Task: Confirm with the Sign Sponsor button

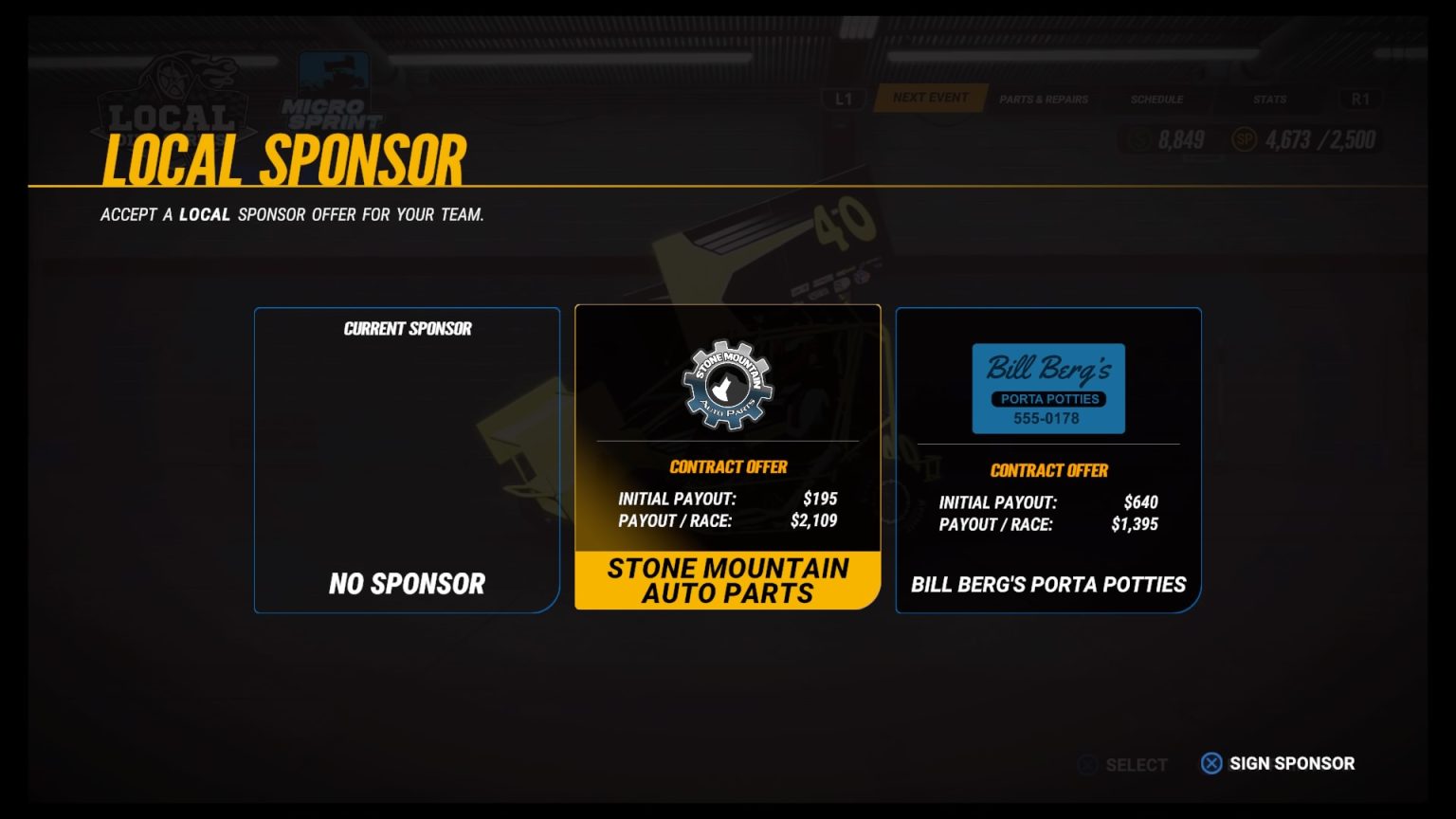Action: (x=1278, y=764)
